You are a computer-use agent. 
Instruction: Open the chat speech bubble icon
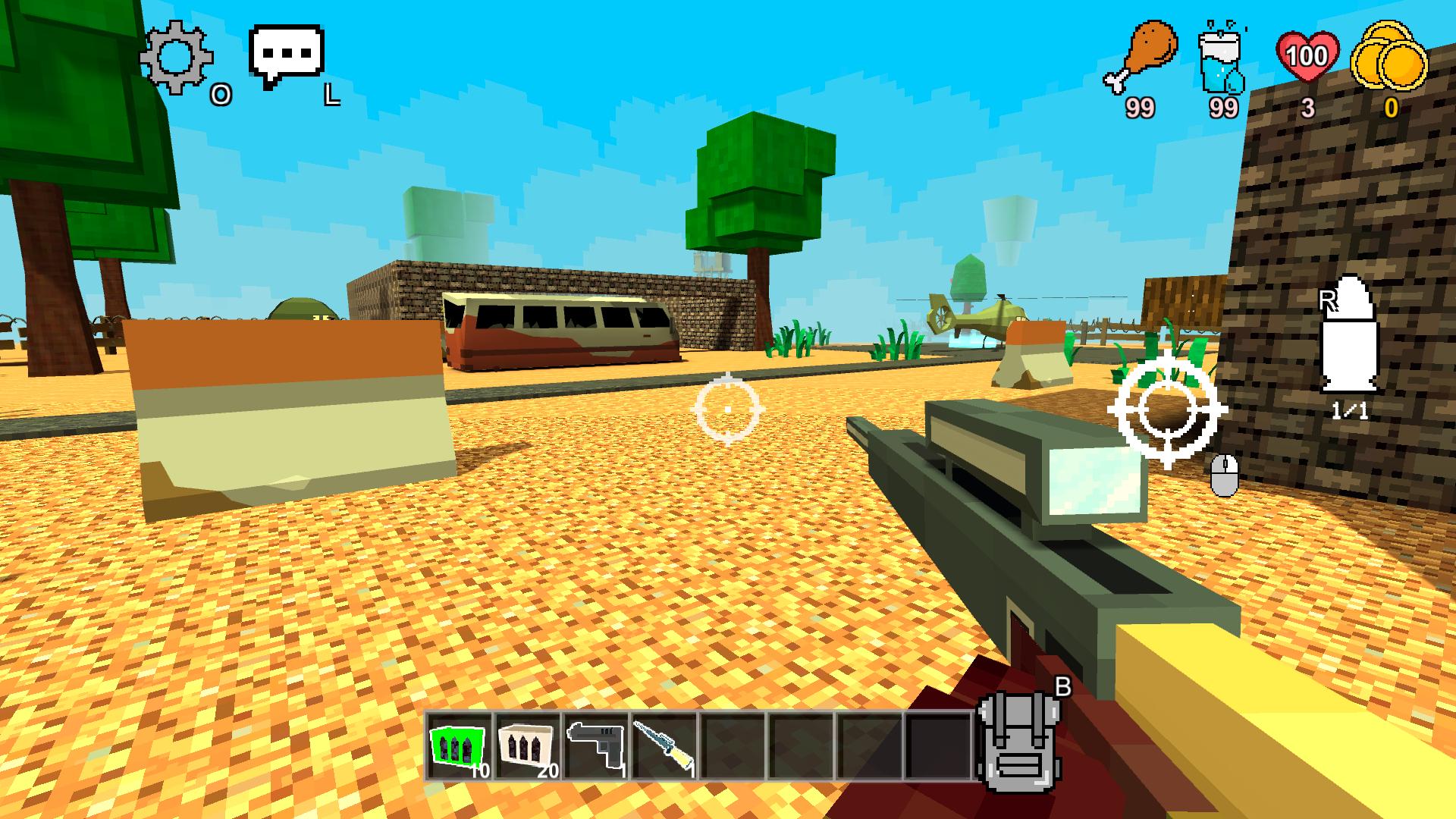287,53
